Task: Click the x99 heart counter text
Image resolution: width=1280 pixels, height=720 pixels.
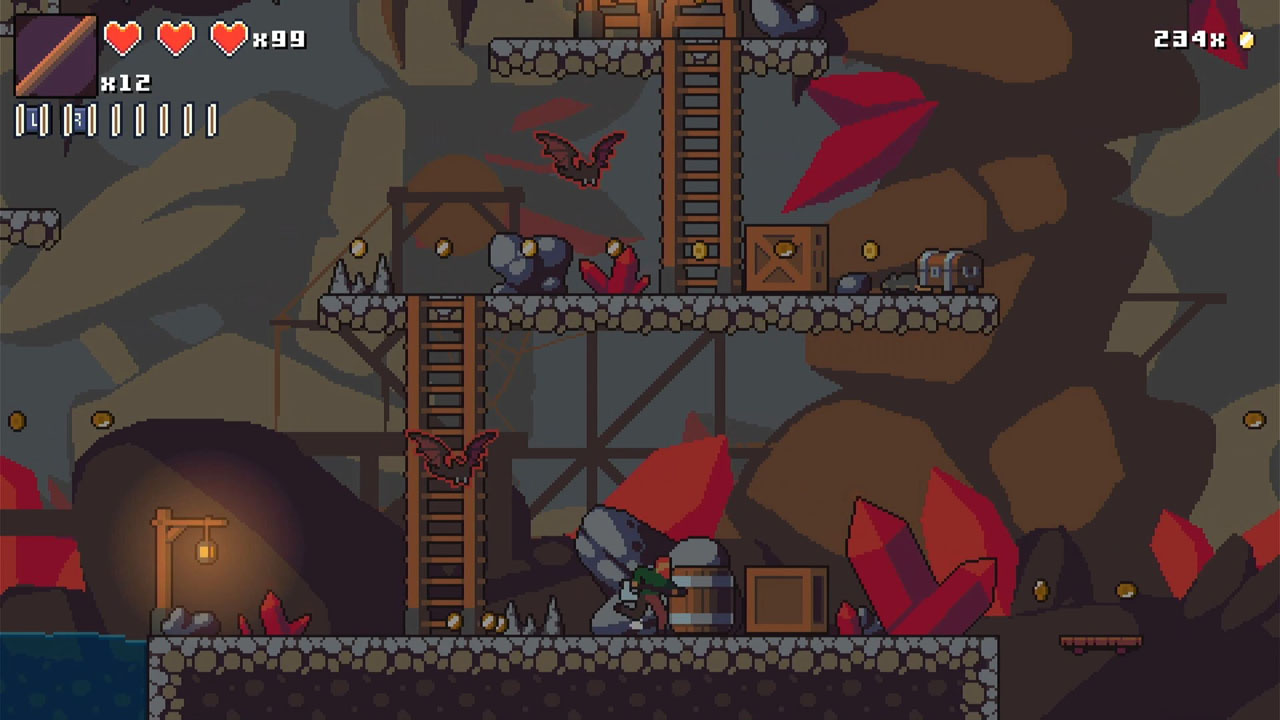Action: coord(280,38)
